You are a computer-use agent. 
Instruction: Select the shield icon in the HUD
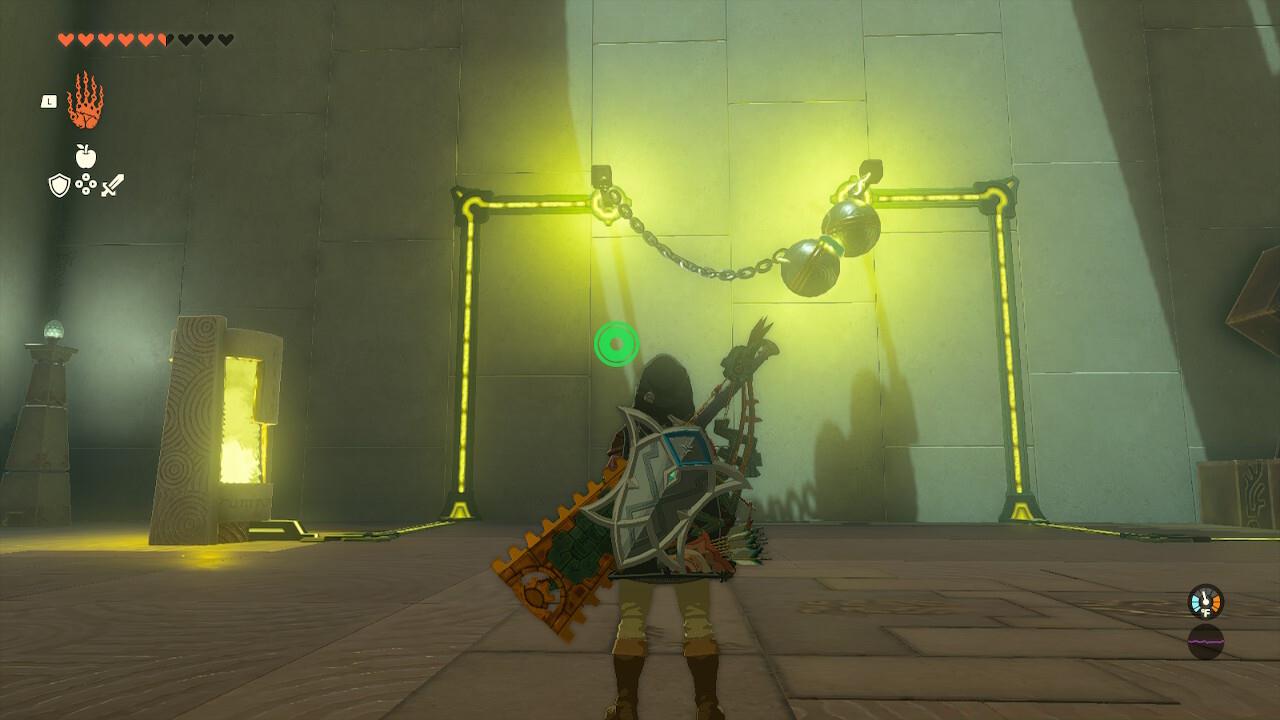(x=58, y=185)
